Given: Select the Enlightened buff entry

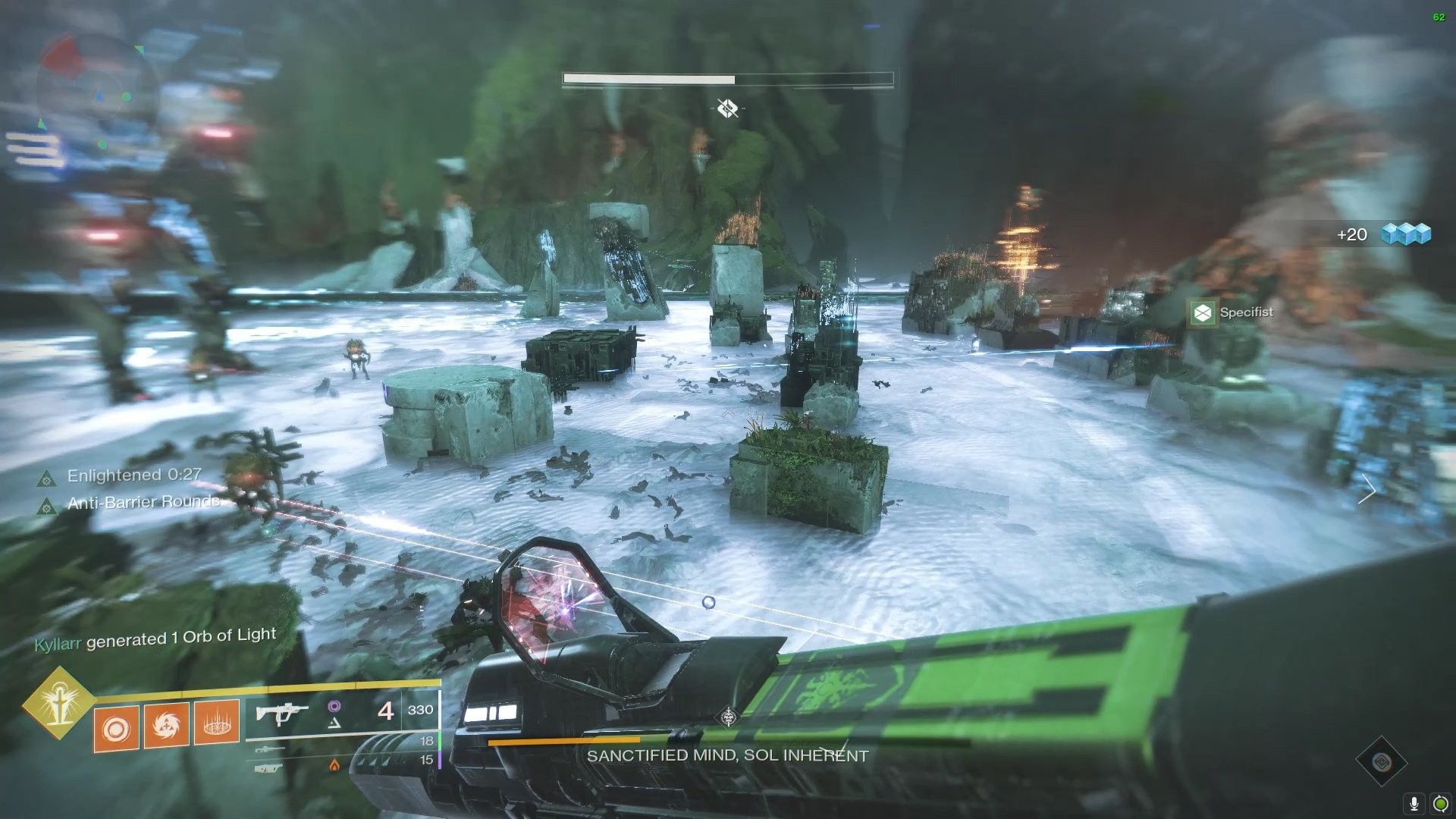Looking at the screenshot, I should coord(121,476).
